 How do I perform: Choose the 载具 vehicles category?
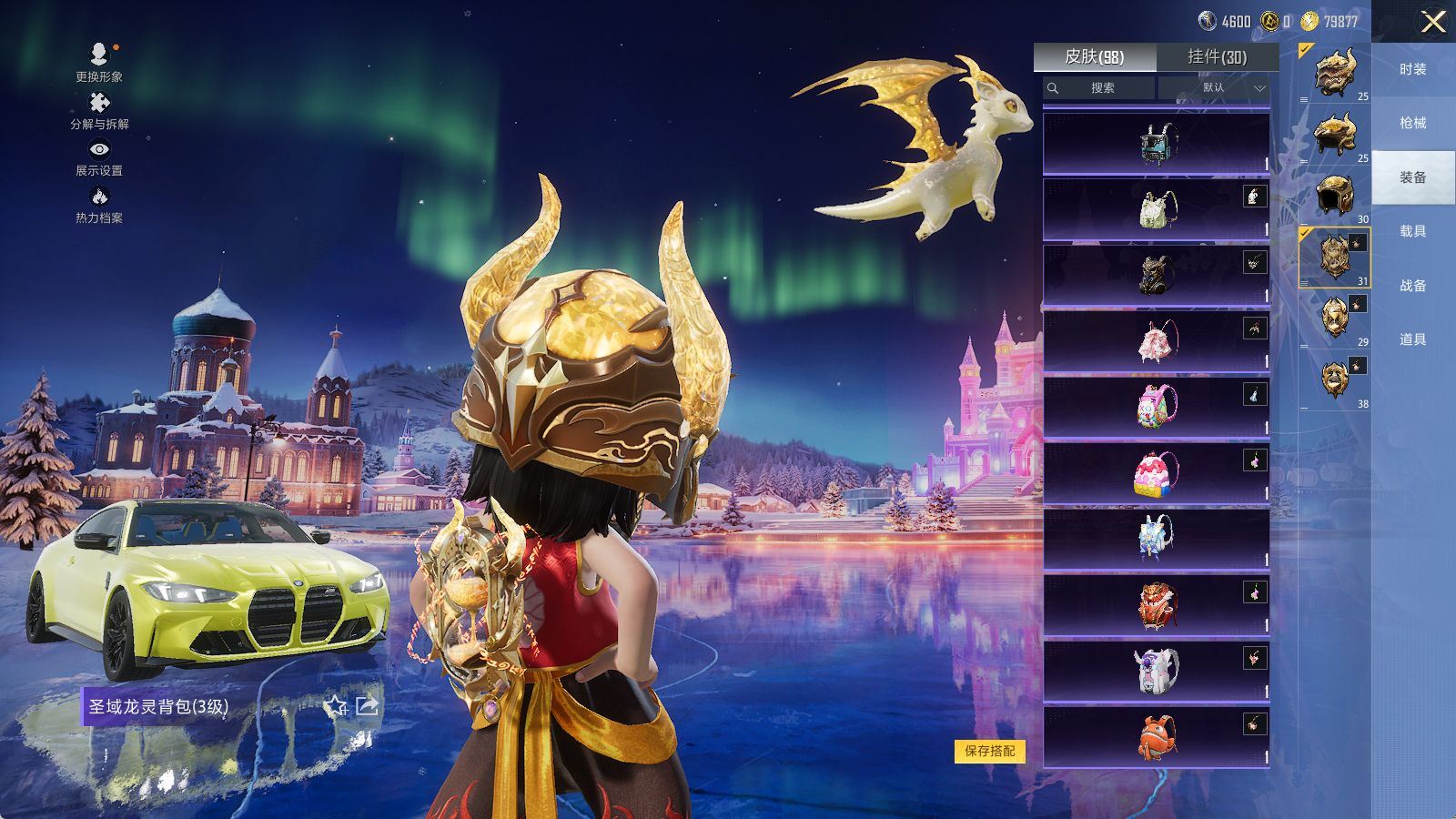click(1412, 231)
